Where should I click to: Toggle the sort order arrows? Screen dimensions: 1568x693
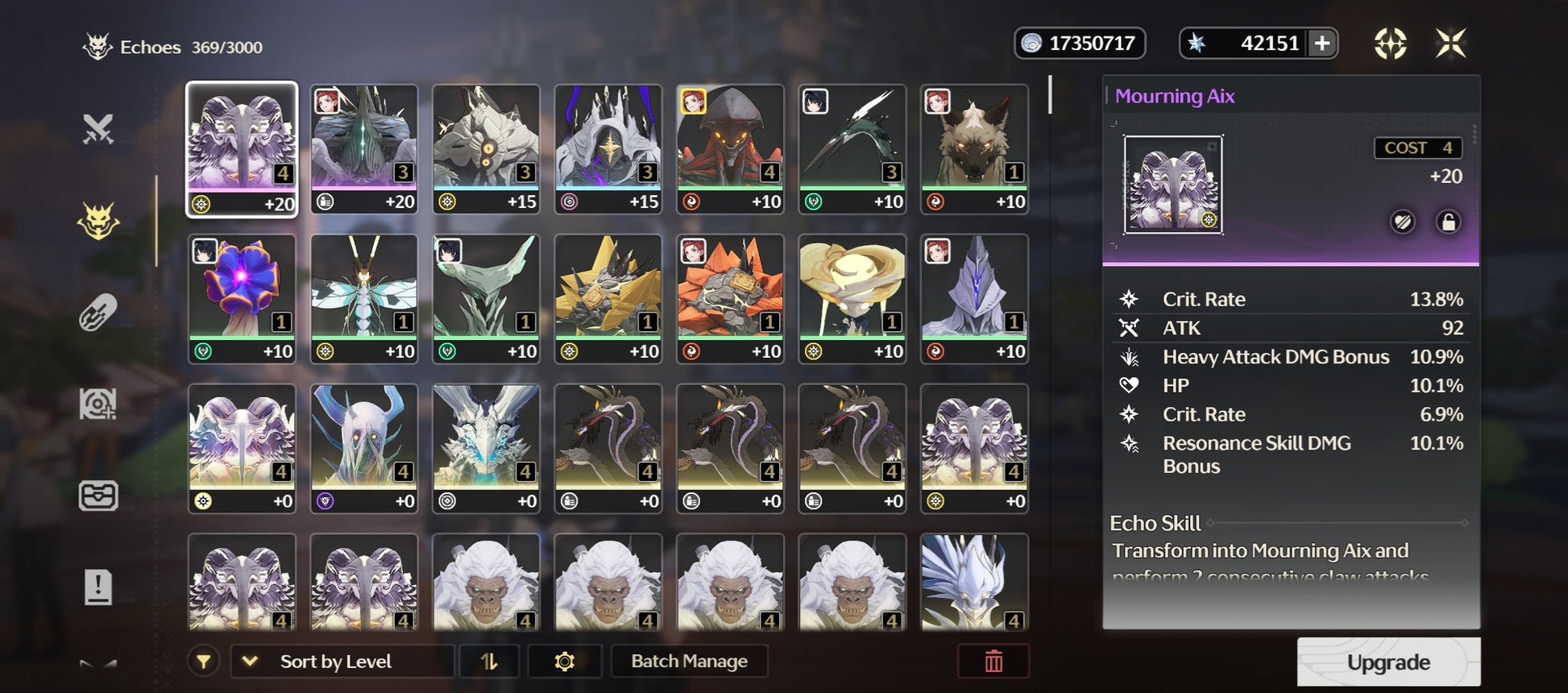(x=489, y=662)
